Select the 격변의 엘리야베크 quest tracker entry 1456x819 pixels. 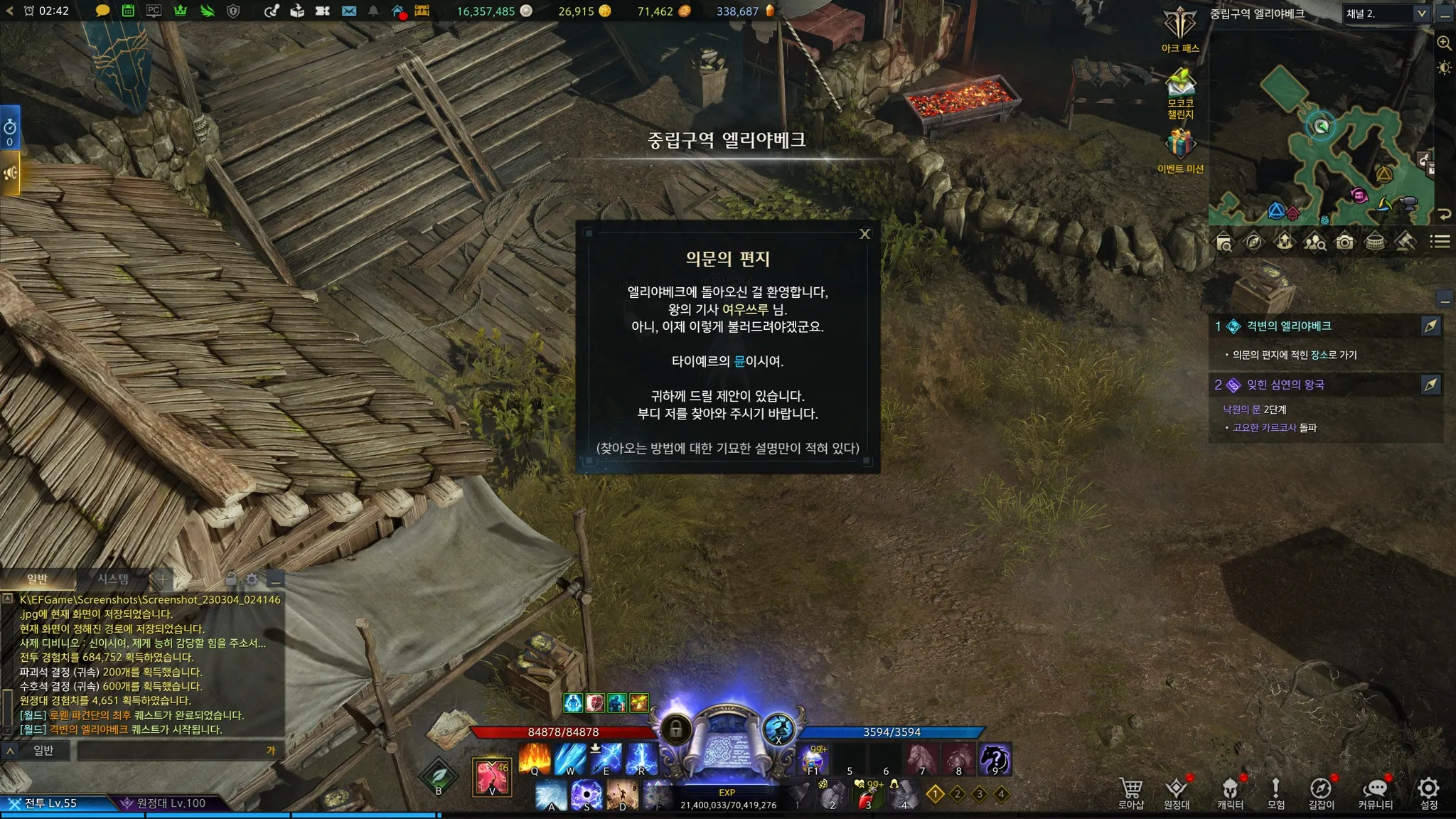click(x=1288, y=326)
